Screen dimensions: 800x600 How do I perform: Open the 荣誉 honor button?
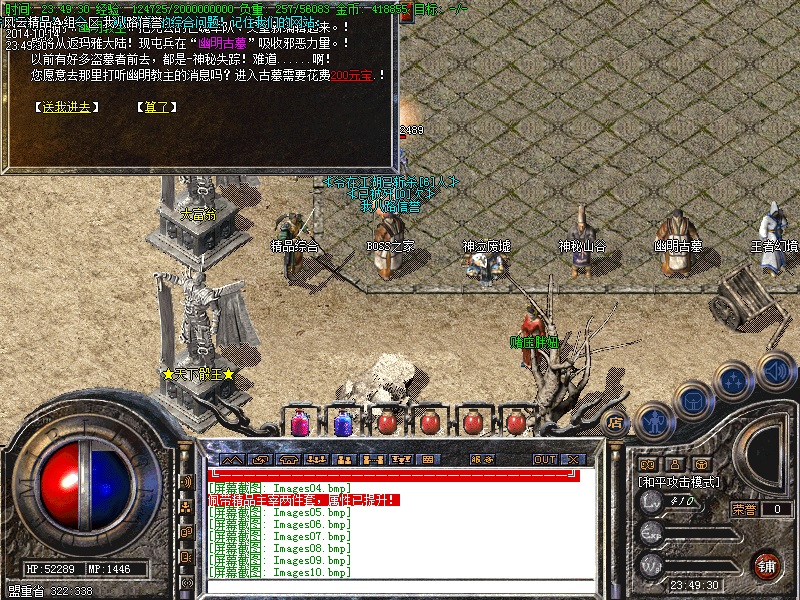tap(744, 509)
